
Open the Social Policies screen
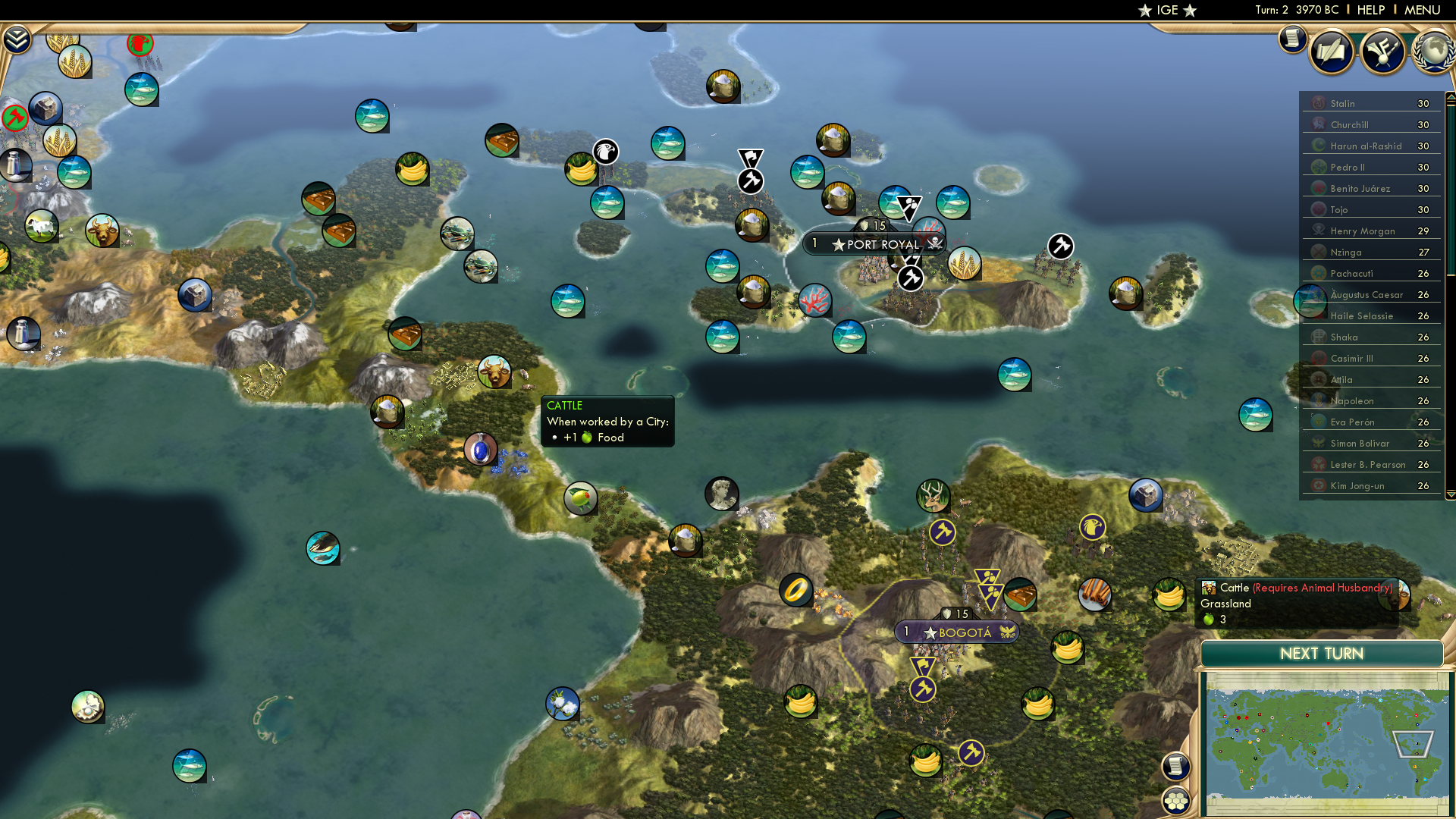(x=1332, y=52)
